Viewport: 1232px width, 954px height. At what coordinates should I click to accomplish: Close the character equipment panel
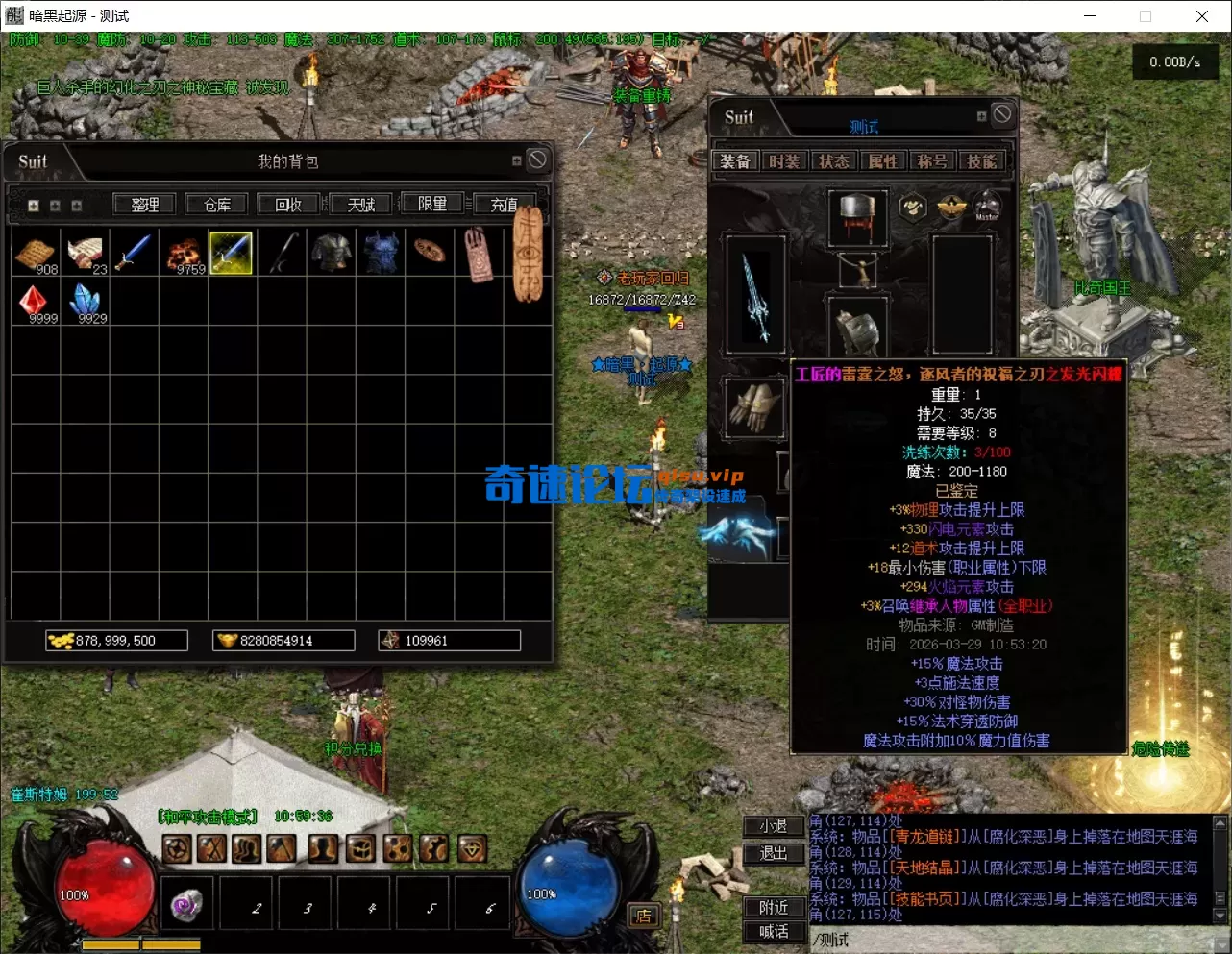(x=1002, y=114)
